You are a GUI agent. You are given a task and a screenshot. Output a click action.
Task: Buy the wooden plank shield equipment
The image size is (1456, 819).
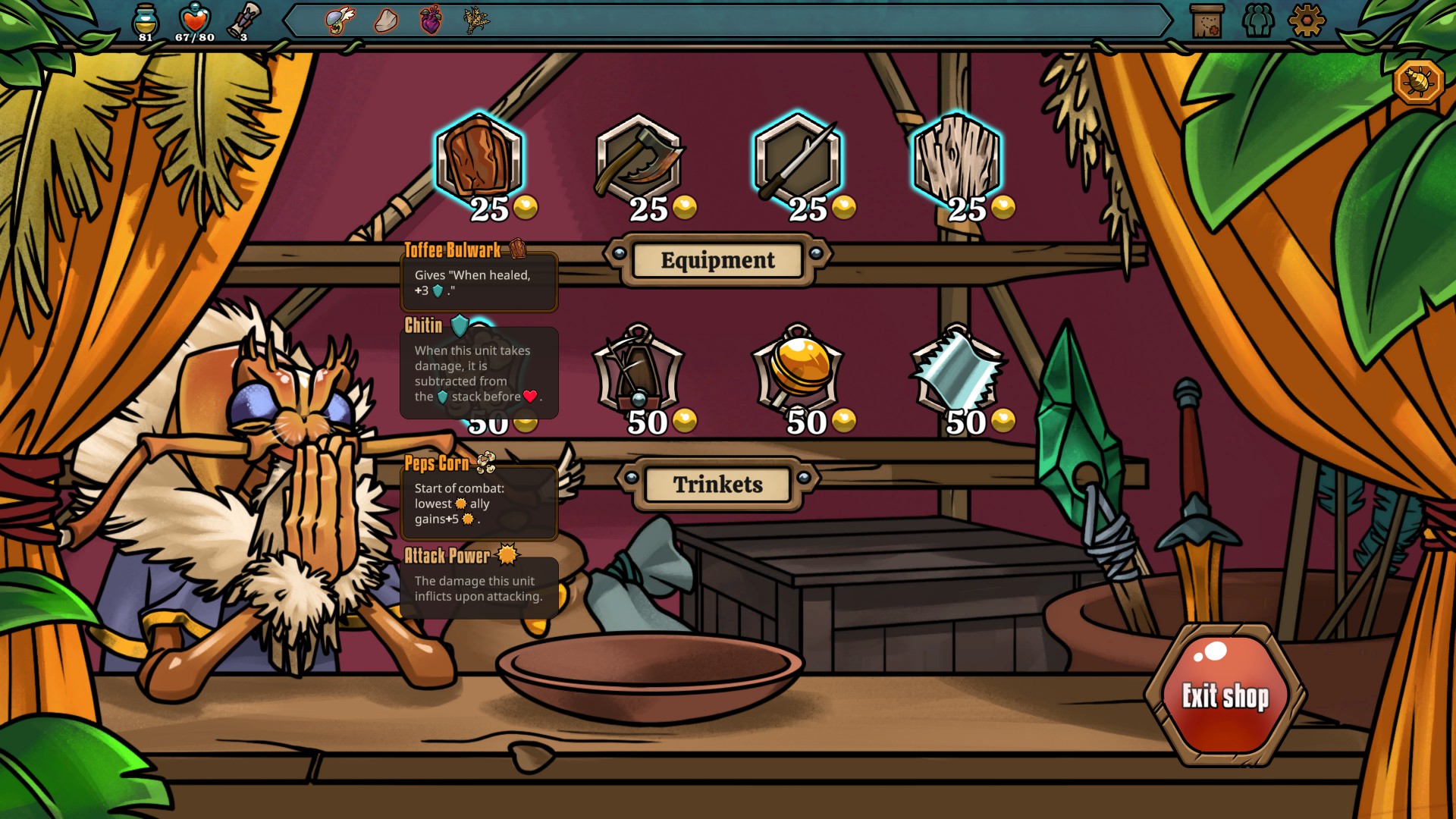957,159
